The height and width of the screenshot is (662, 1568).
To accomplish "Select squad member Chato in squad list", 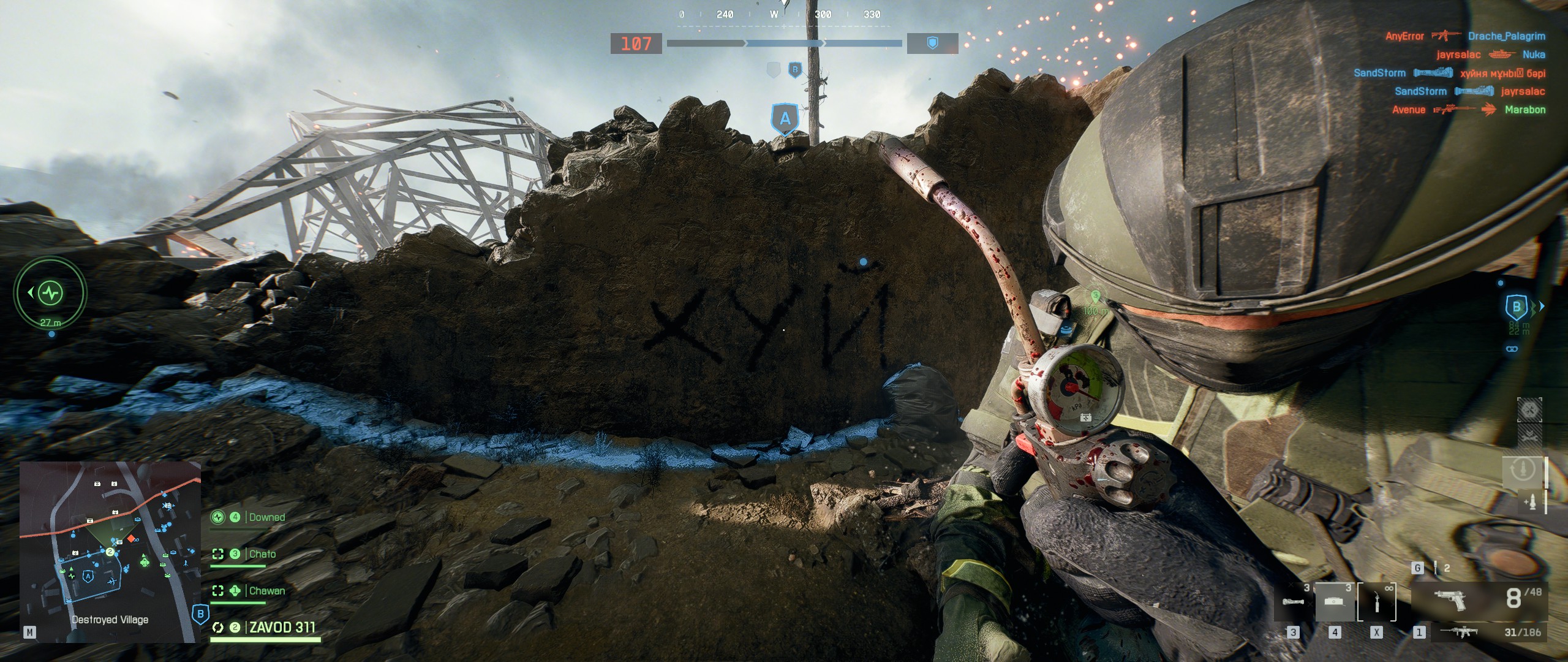I will [x=262, y=554].
